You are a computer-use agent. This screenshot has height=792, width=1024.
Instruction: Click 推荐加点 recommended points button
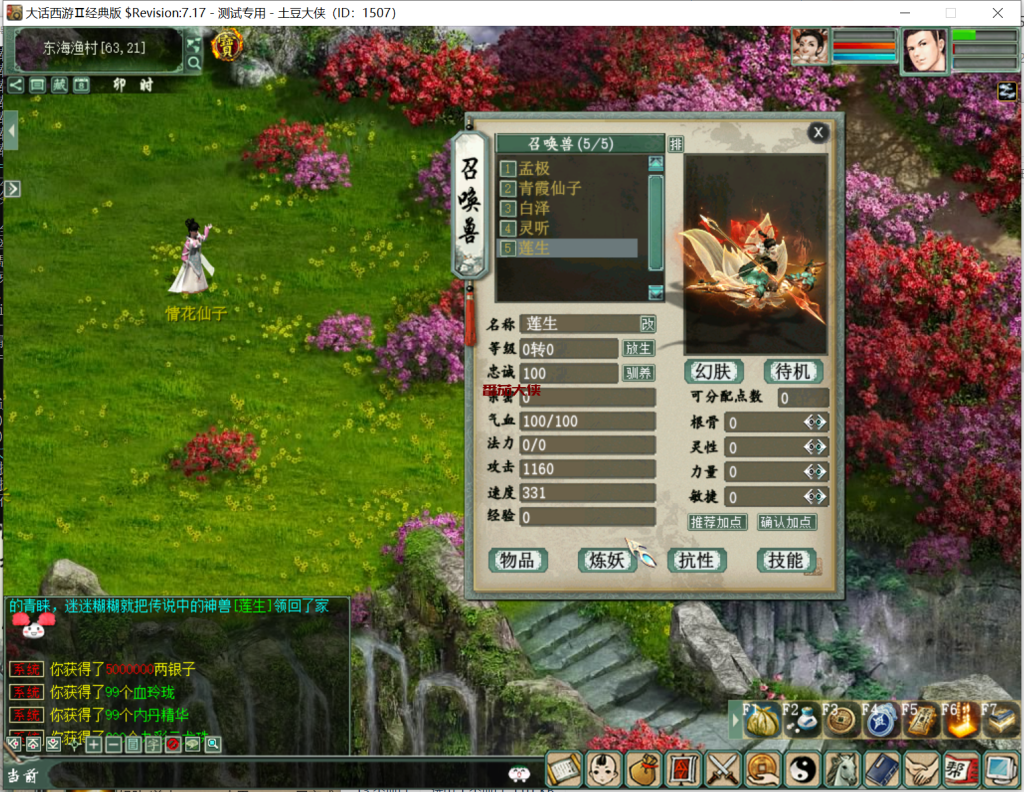pos(717,522)
